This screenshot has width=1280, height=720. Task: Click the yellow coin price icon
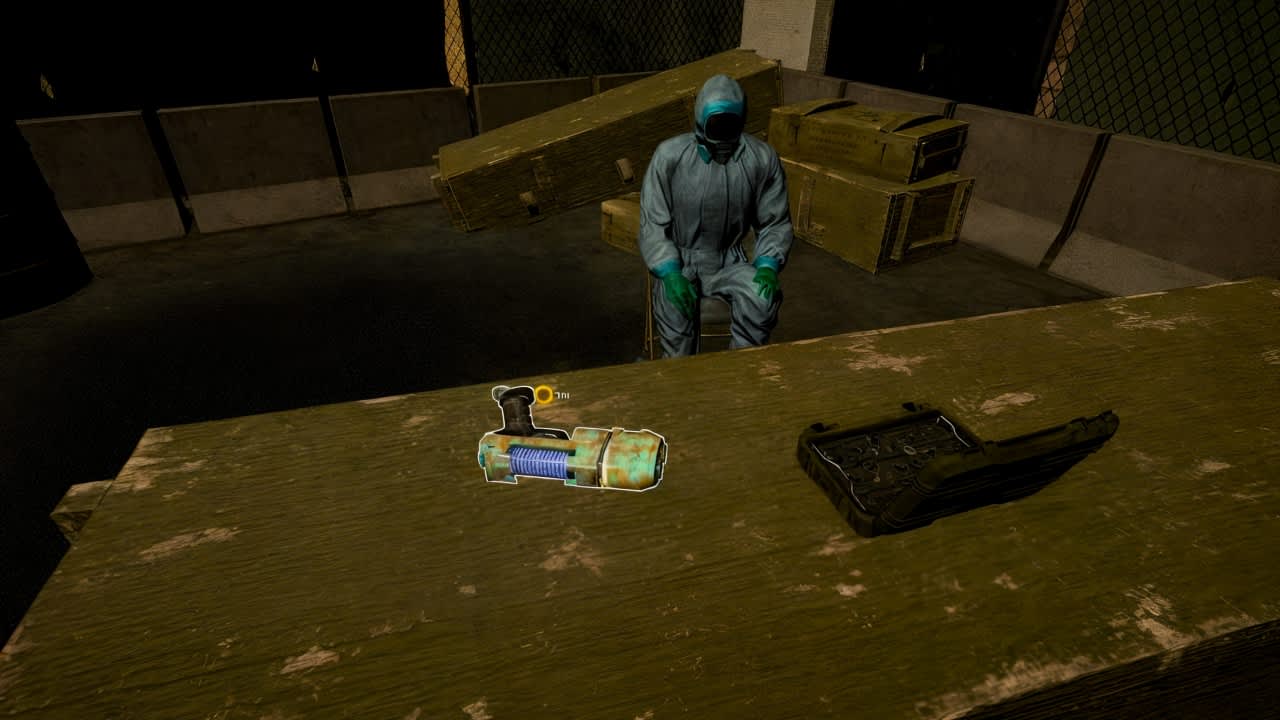click(544, 393)
